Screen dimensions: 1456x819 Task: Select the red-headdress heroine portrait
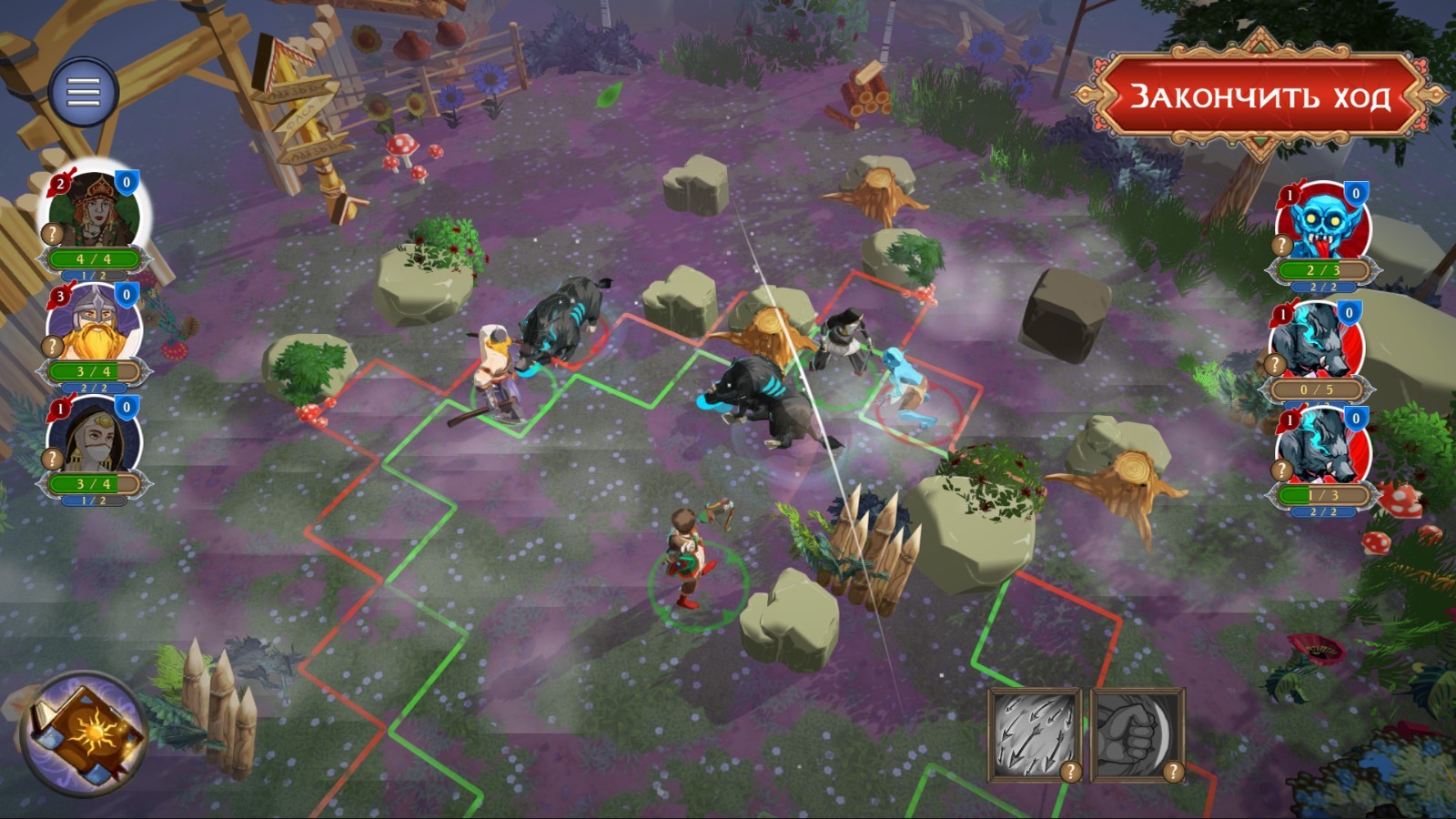point(91,209)
